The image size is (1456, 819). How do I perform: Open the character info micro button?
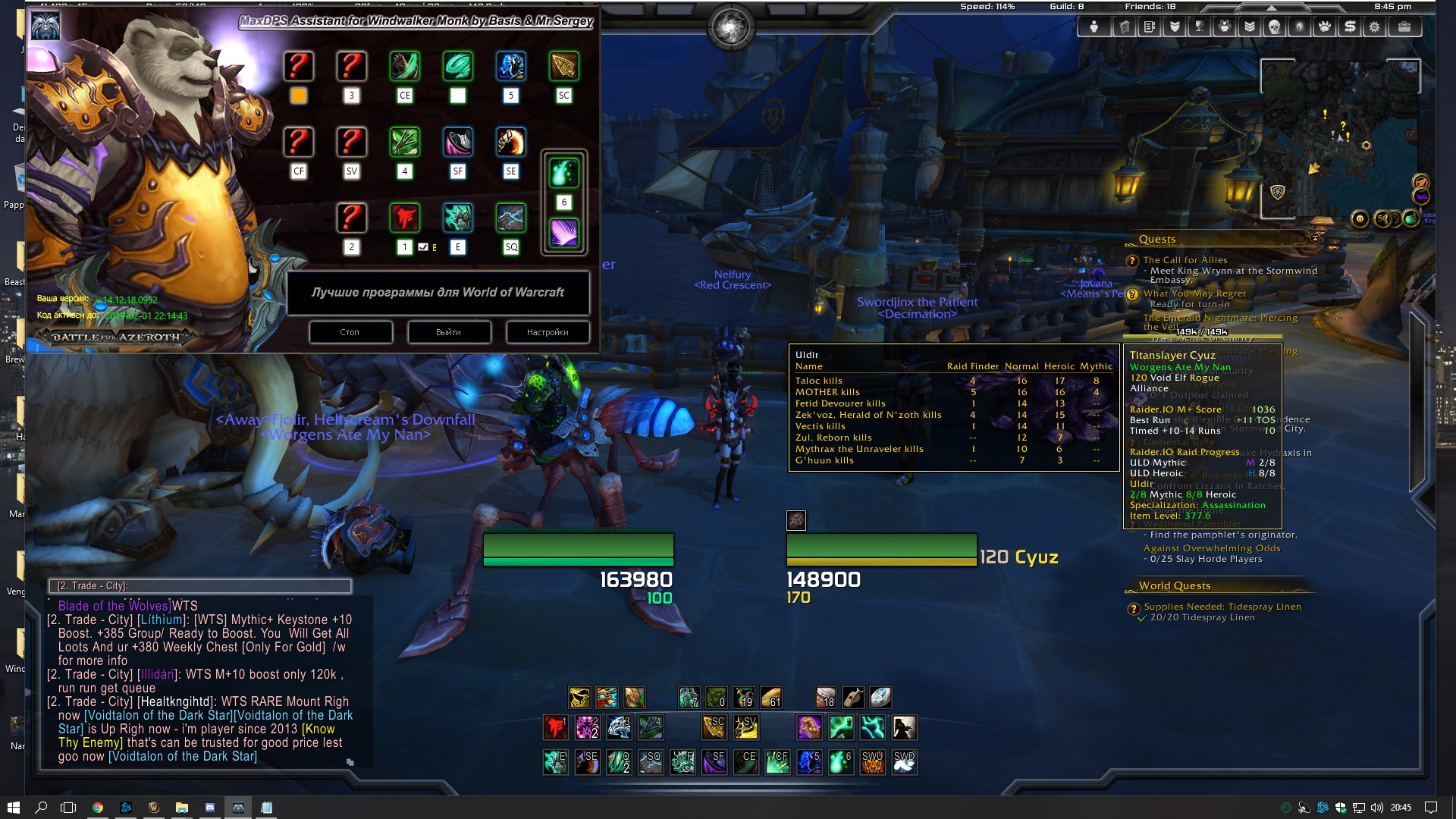(1094, 27)
